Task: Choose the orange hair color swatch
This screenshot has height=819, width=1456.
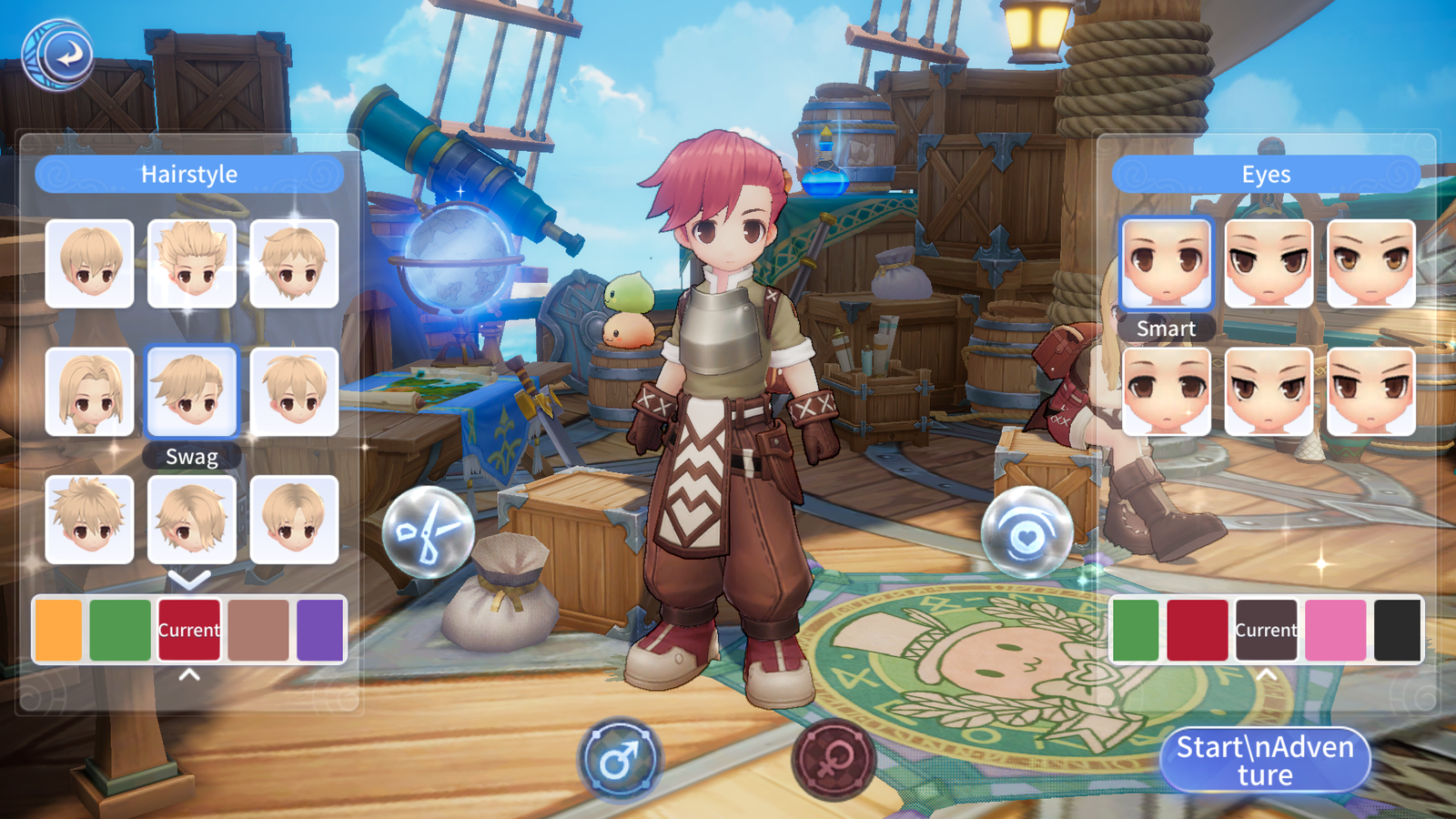Action: pyautogui.click(x=59, y=630)
